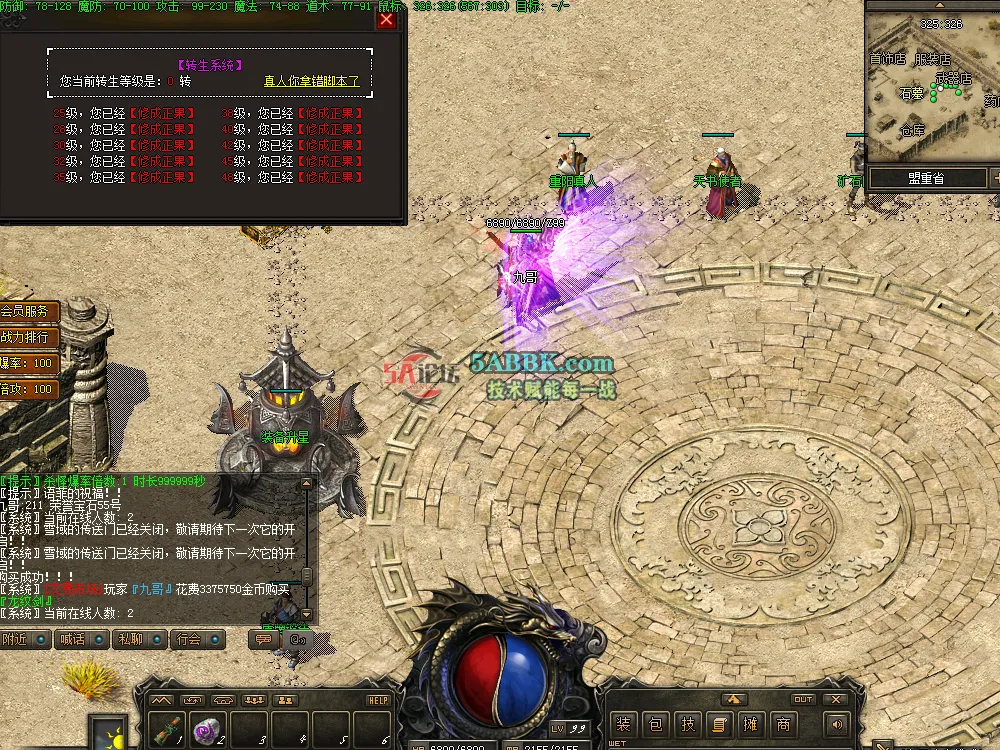1000x750 pixels.
Task: Click the yellow 真人你拿错脚本了 link
Action: click(x=311, y=81)
